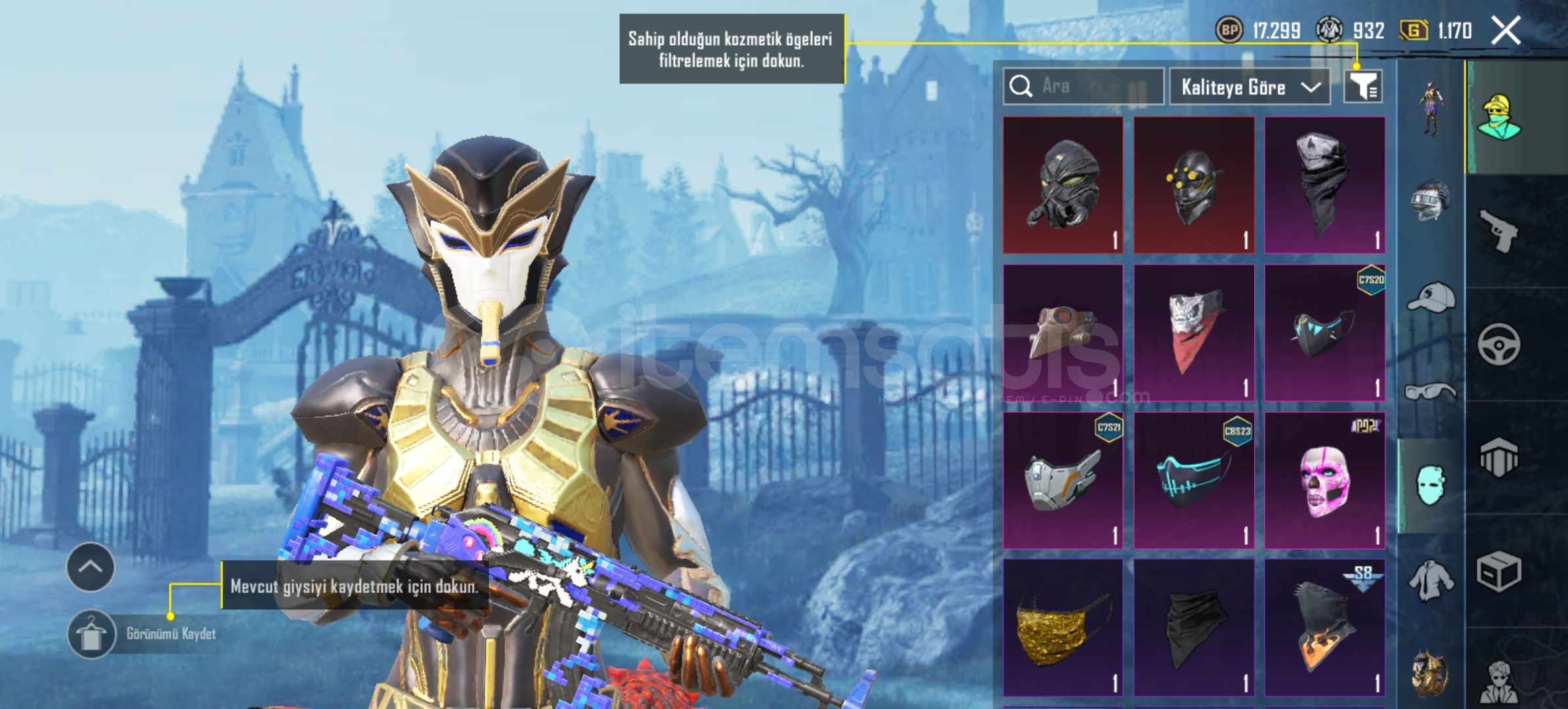
Task: Switch to the helmet category tab
Action: tap(1431, 200)
